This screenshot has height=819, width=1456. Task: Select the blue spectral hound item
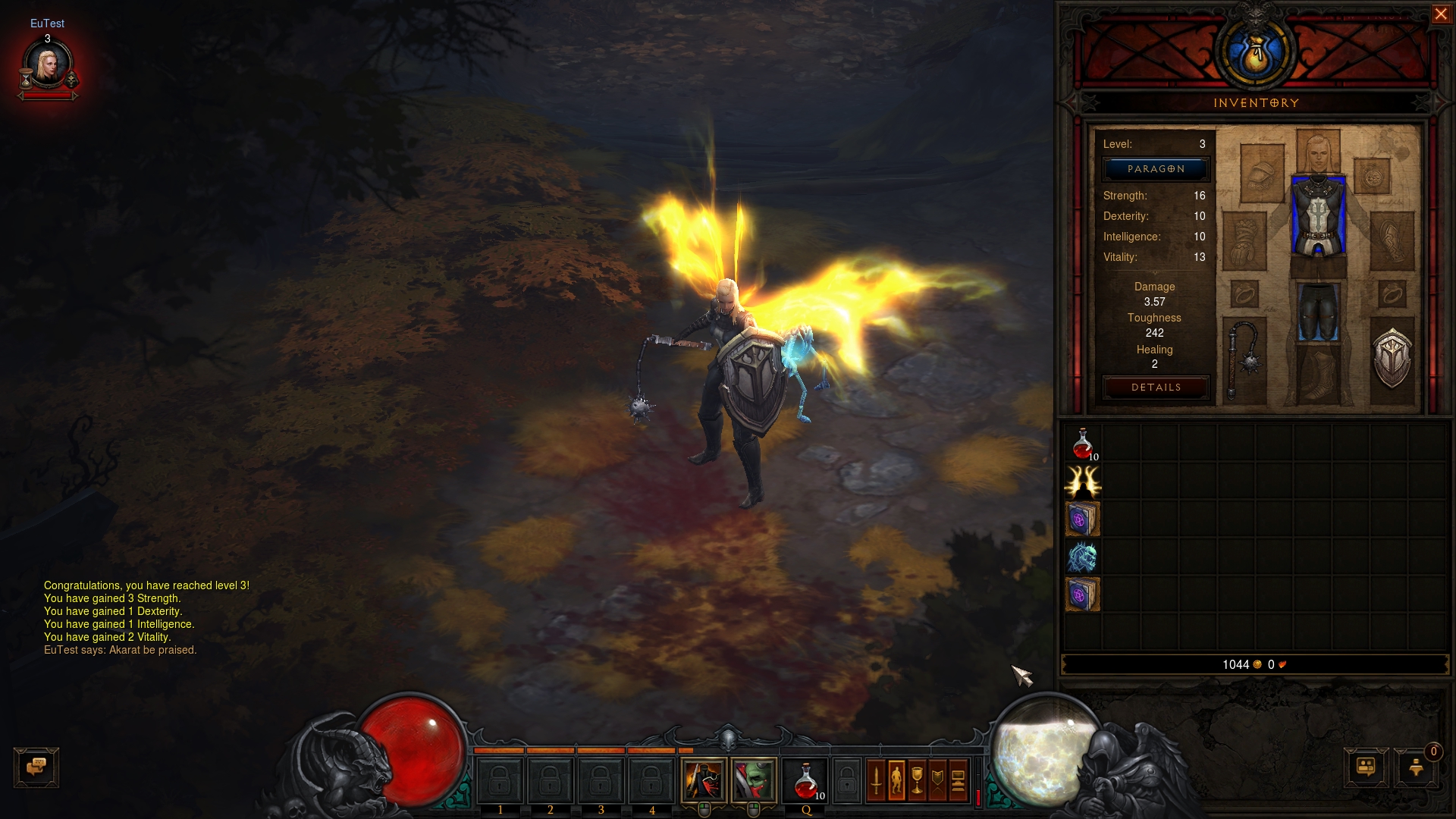point(1082,557)
